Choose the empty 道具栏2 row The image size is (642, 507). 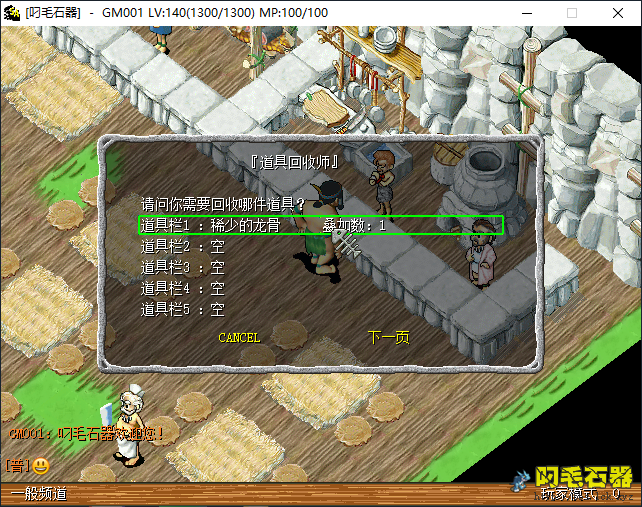183,246
